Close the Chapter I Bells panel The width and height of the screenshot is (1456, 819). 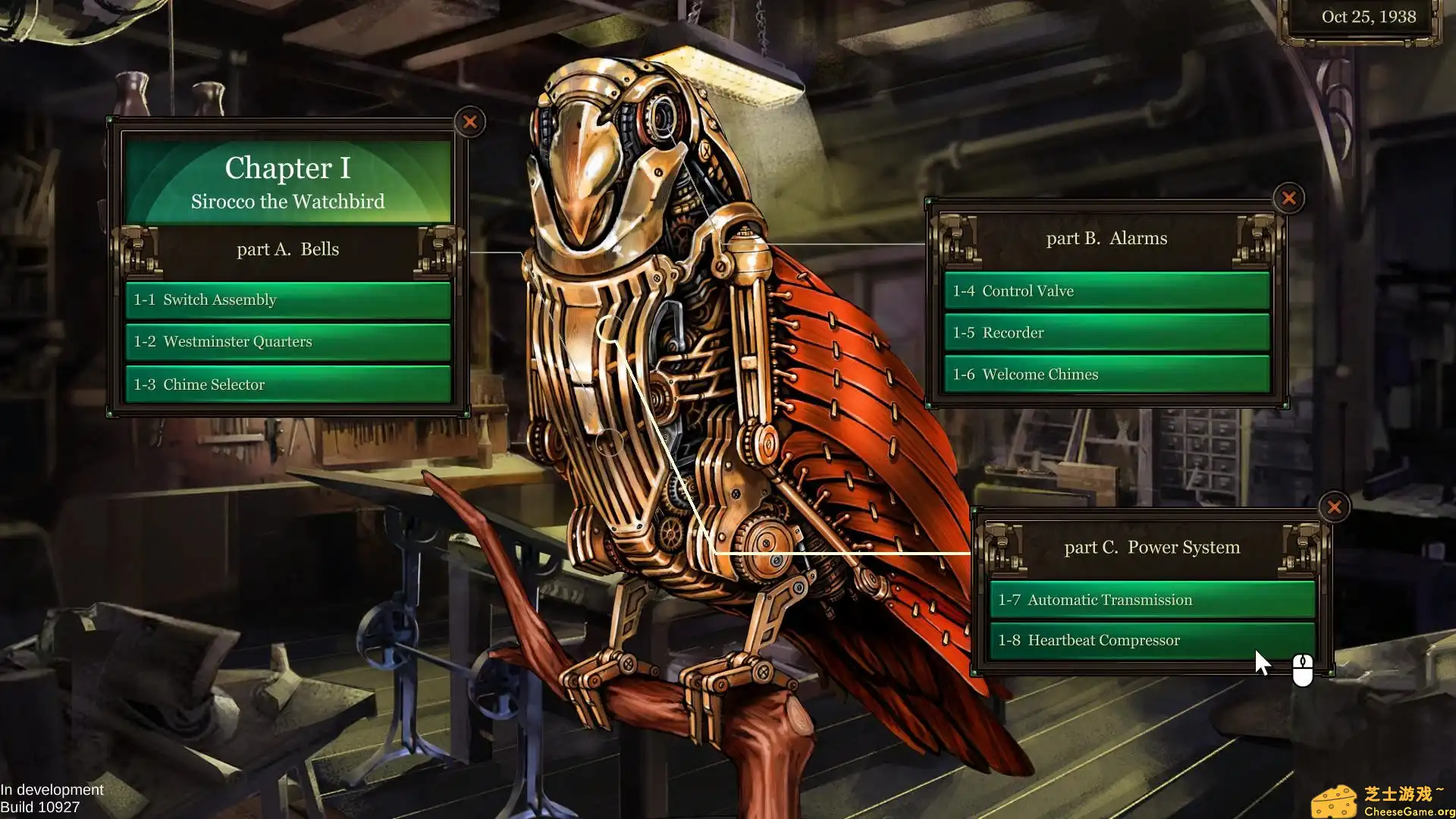coord(471,122)
